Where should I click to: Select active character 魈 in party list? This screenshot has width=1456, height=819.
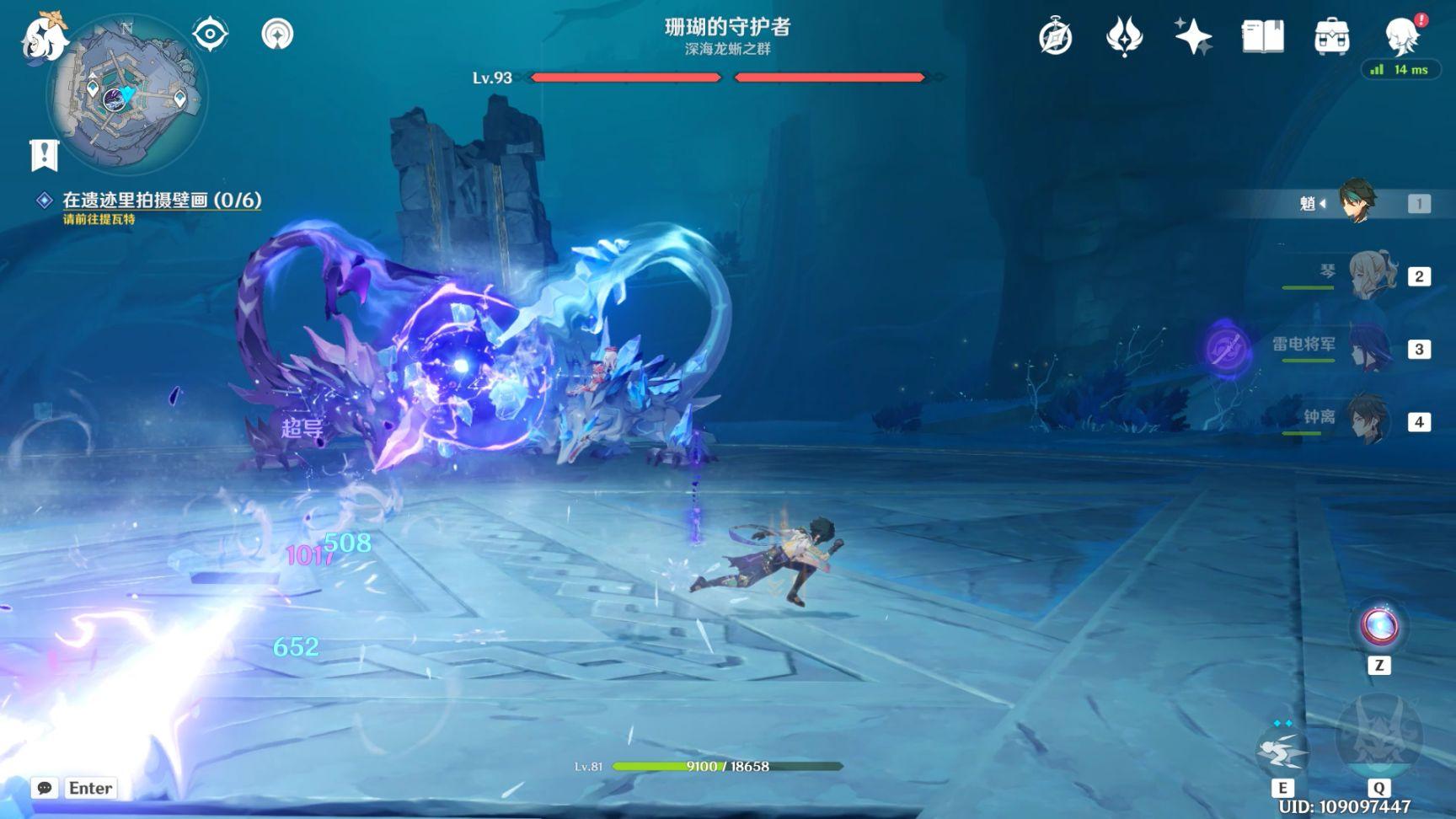pos(1357,202)
